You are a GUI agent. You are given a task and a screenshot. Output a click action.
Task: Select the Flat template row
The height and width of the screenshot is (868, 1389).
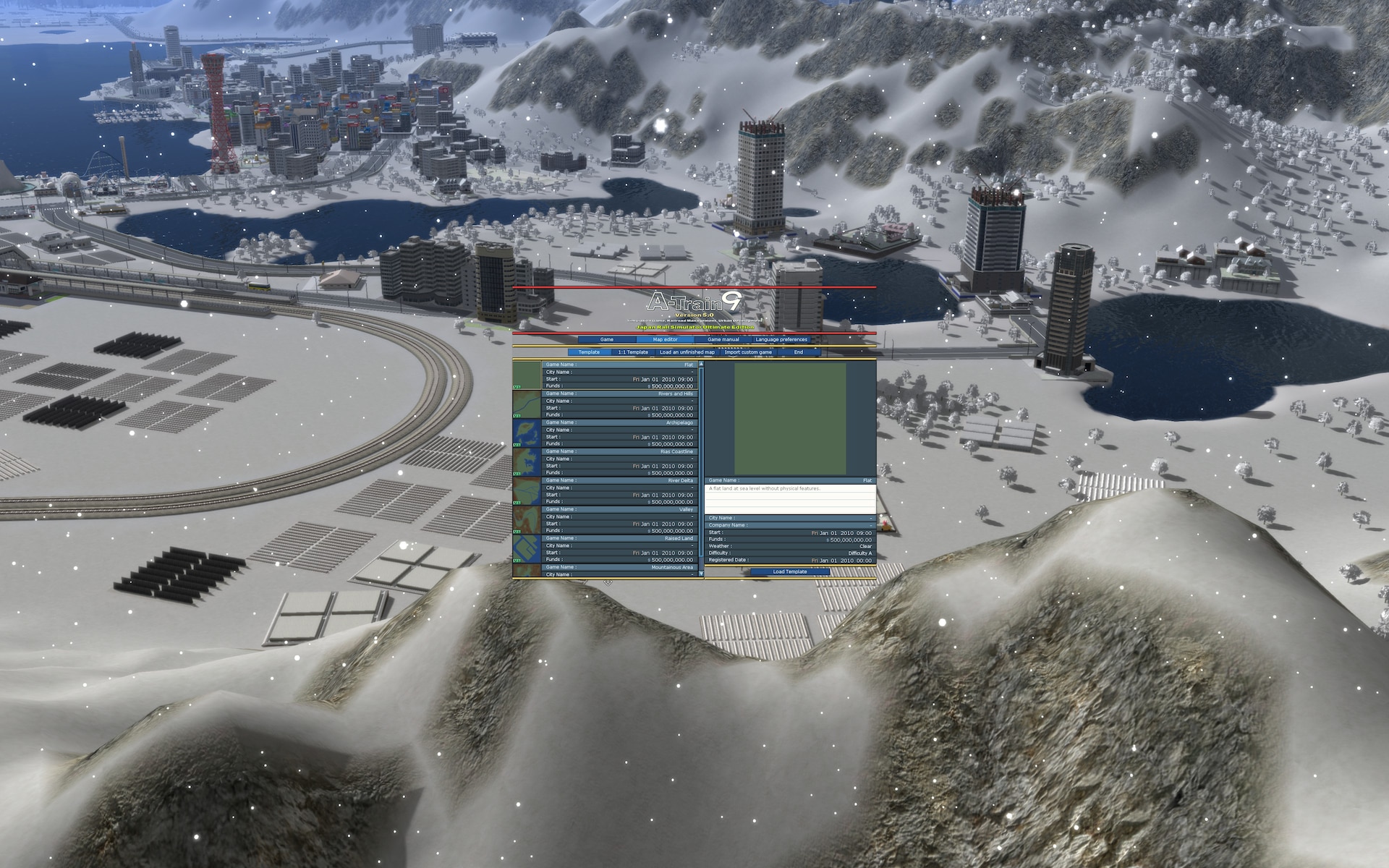tap(619, 375)
